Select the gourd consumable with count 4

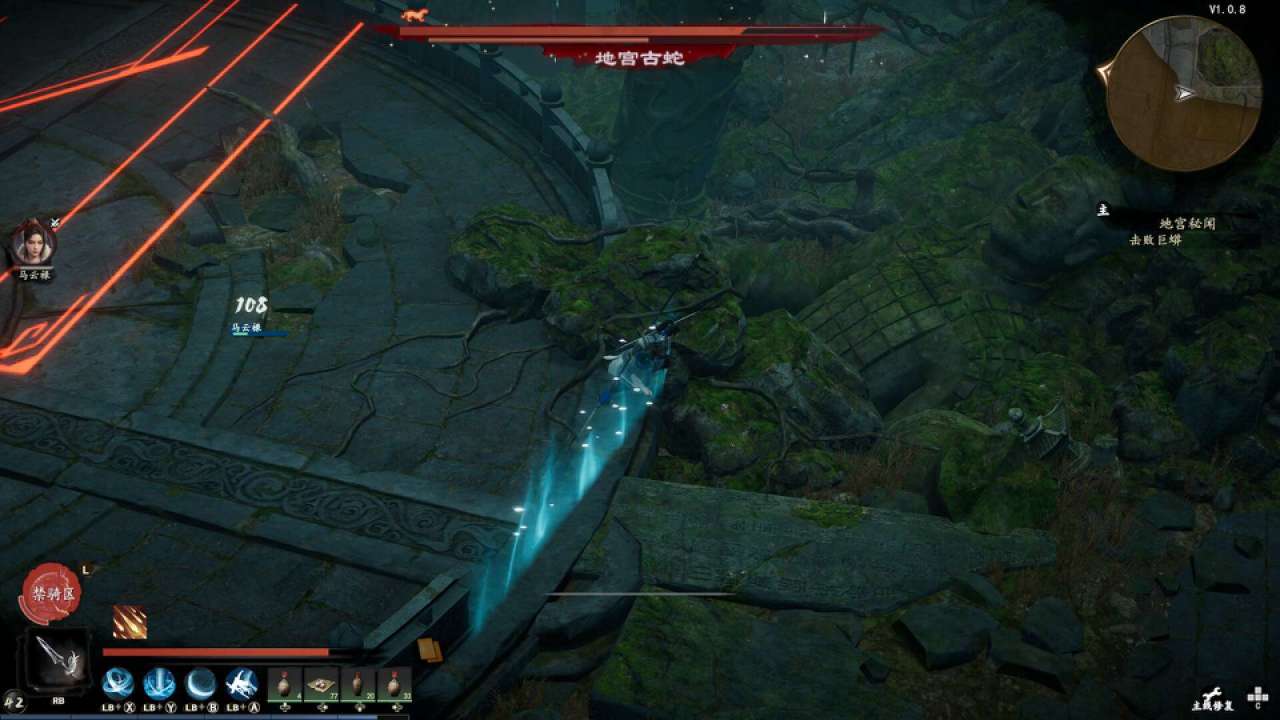(x=286, y=684)
